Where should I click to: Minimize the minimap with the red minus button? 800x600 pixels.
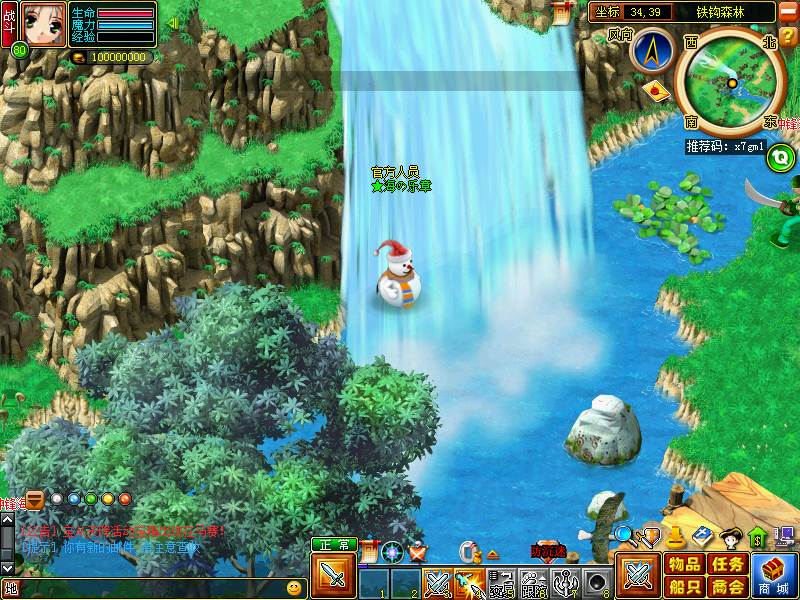[788, 11]
